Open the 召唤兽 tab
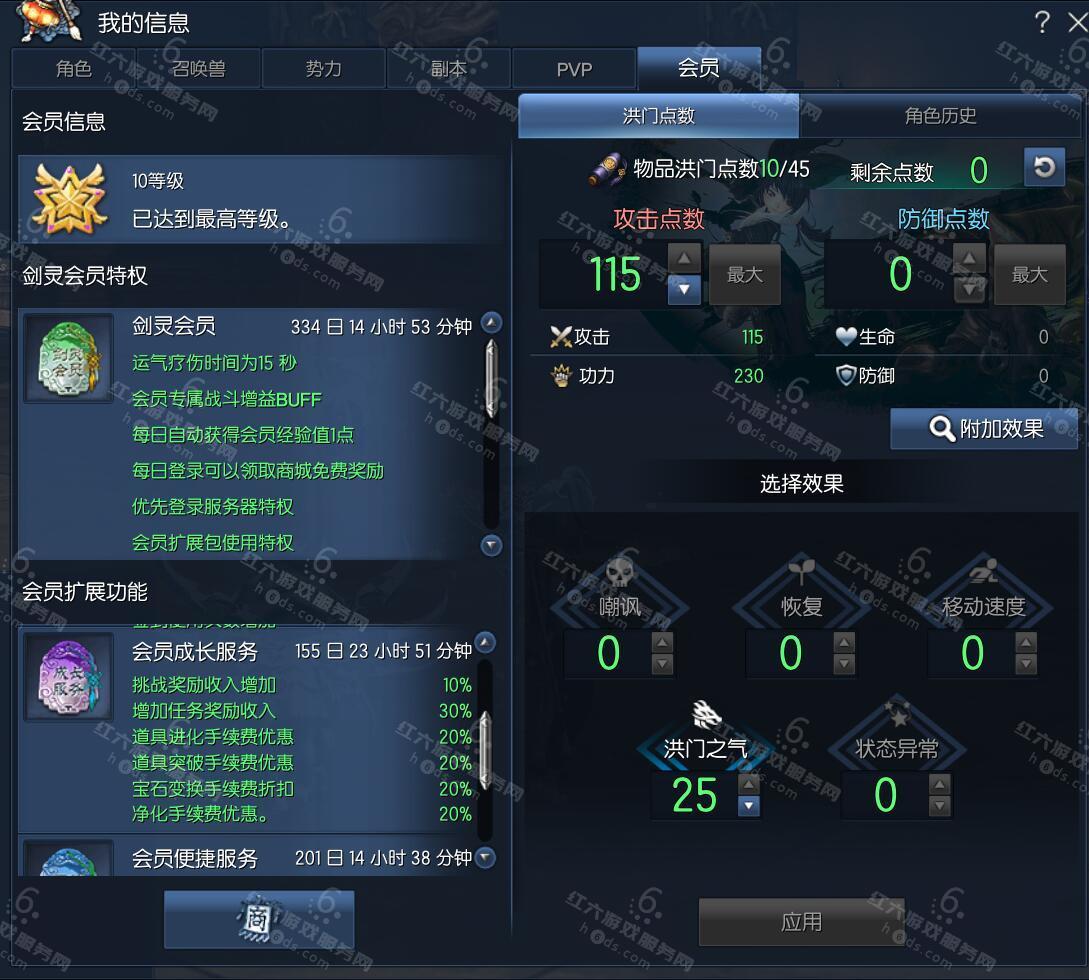Viewport: 1089px width, 980px height. point(198,69)
